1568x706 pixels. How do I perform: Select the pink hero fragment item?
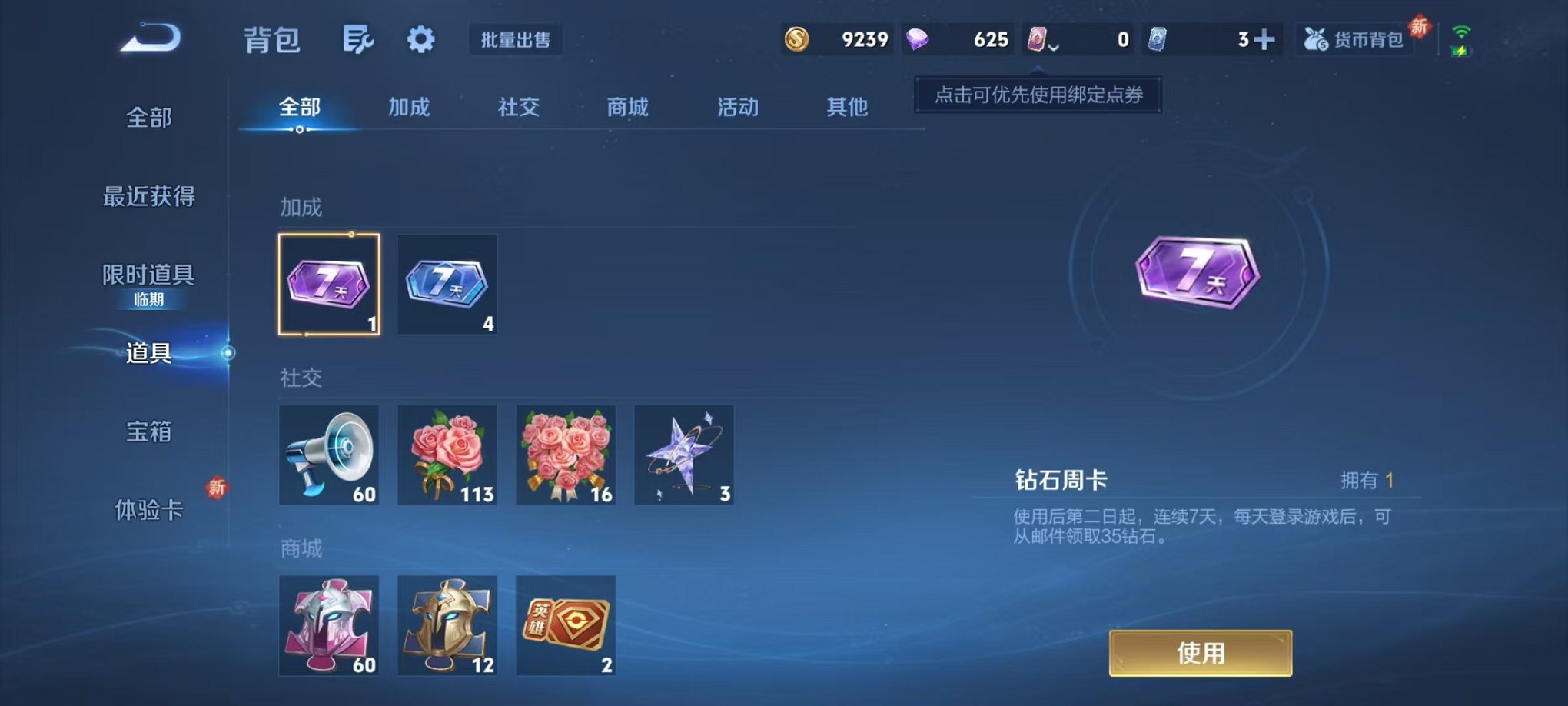329,625
